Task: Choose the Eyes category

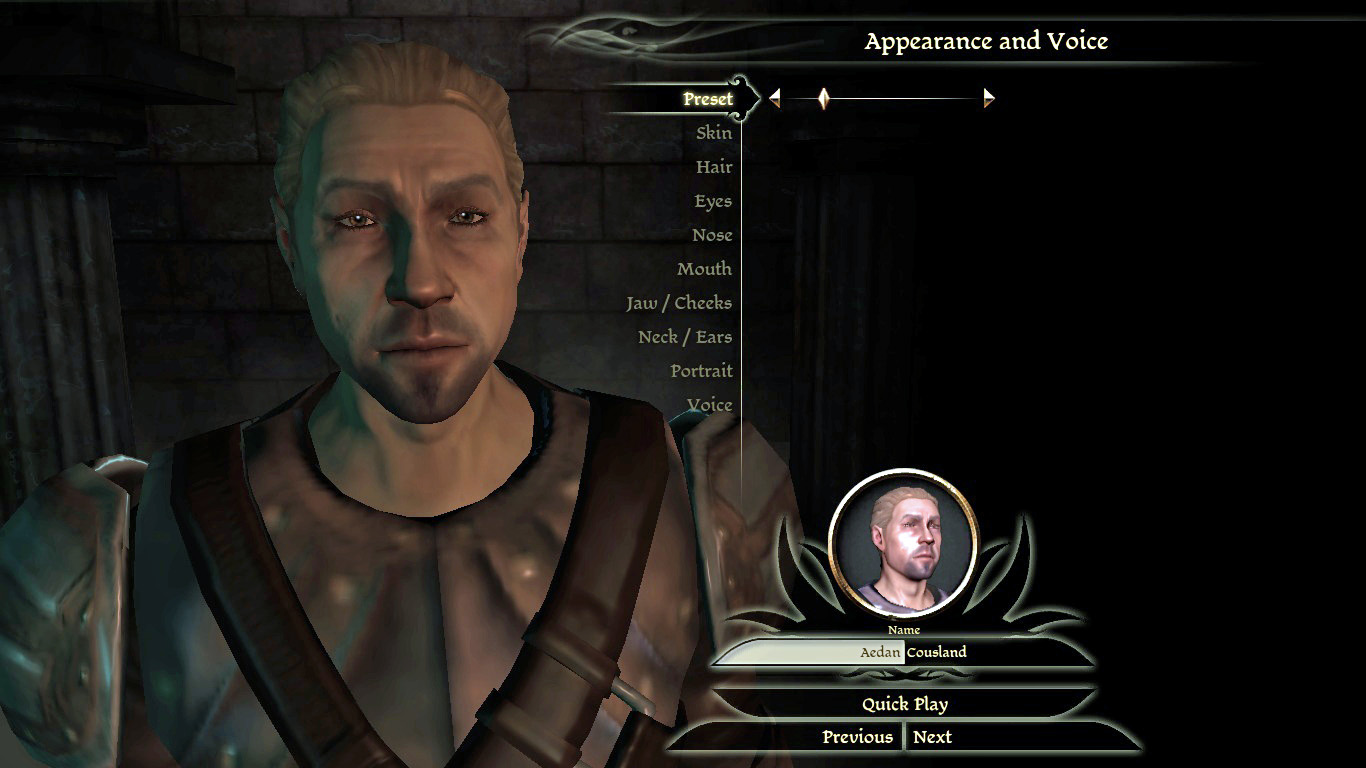Action: tap(712, 201)
